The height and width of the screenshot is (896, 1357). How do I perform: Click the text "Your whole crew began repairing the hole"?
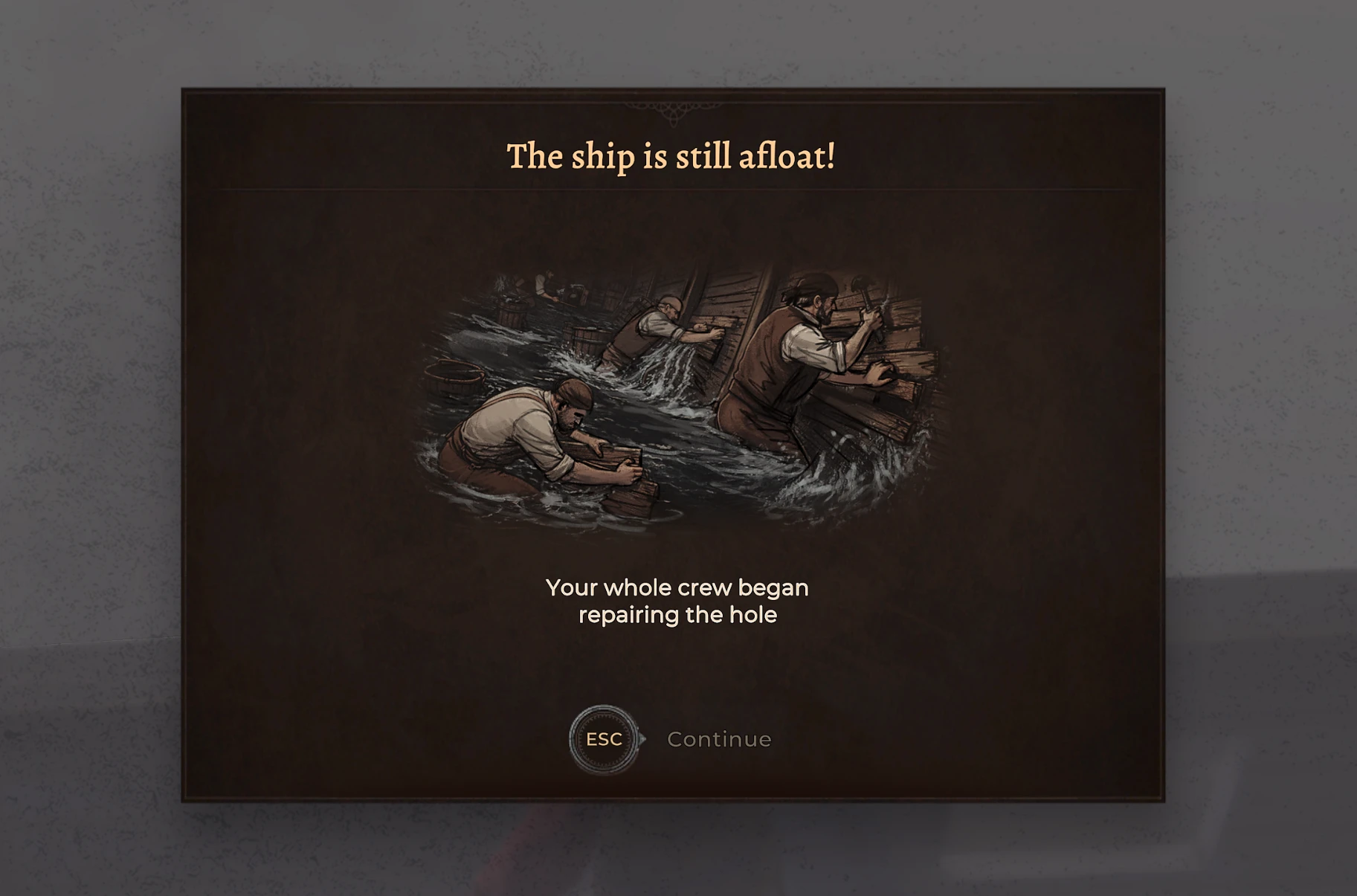click(x=677, y=601)
